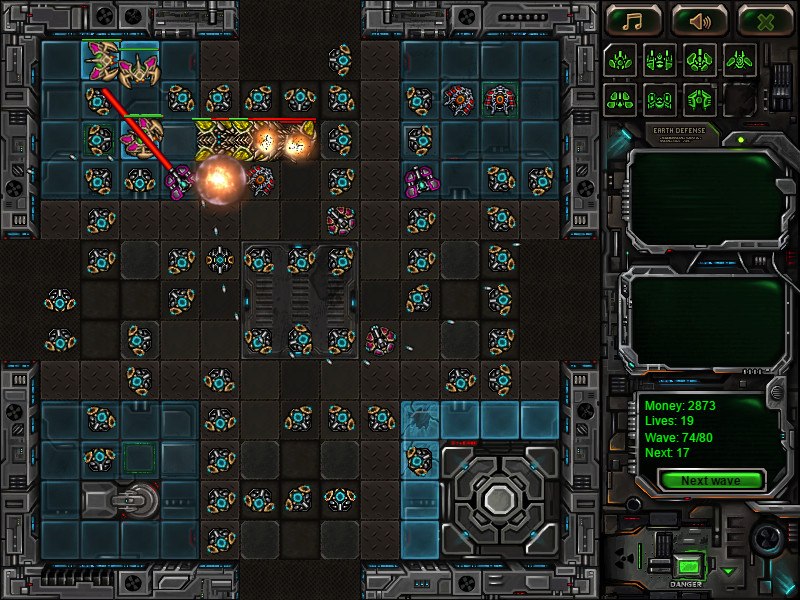Send the next wave
Viewport: 800px width, 600px height.
tap(711, 480)
